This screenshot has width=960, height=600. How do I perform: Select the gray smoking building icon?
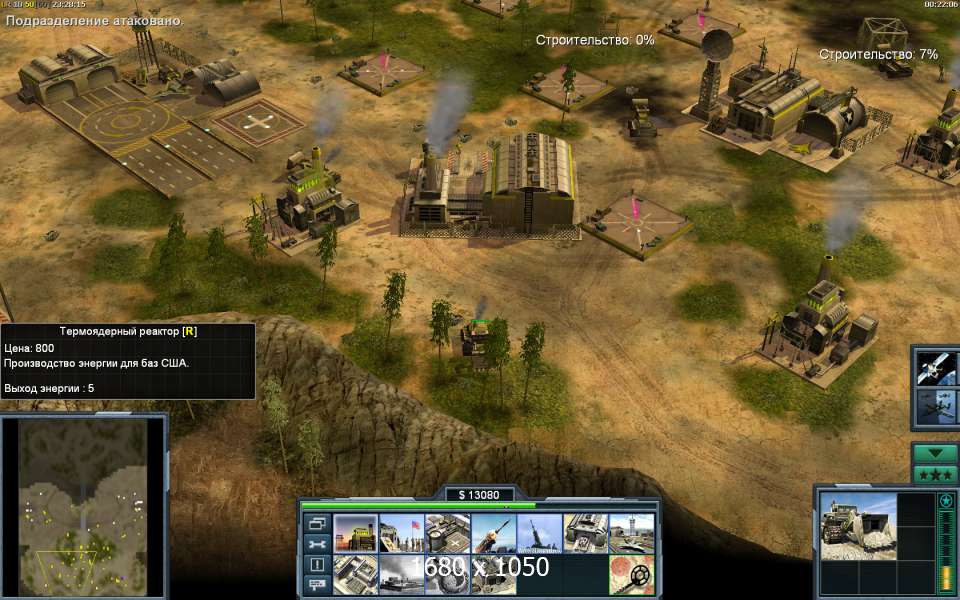click(401, 574)
